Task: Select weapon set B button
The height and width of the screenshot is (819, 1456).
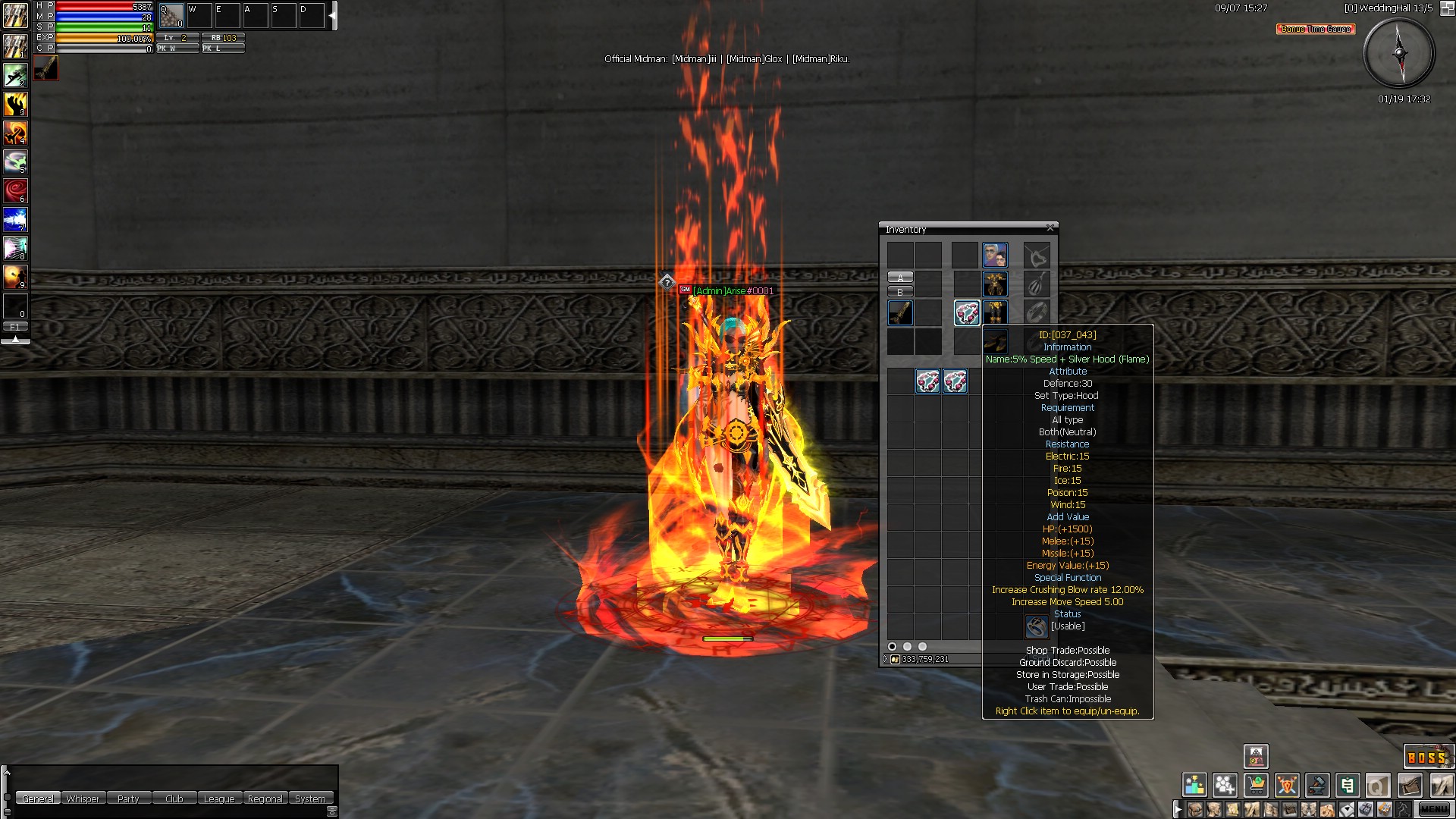Action: click(900, 292)
